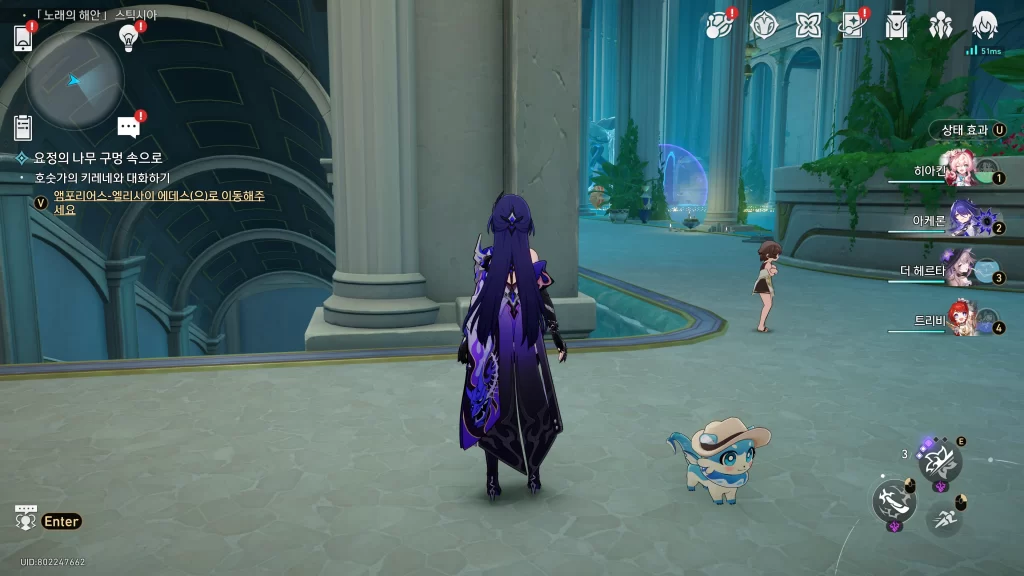Switch to party member 트리비
The height and width of the screenshot is (576, 1024).
(x=962, y=320)
